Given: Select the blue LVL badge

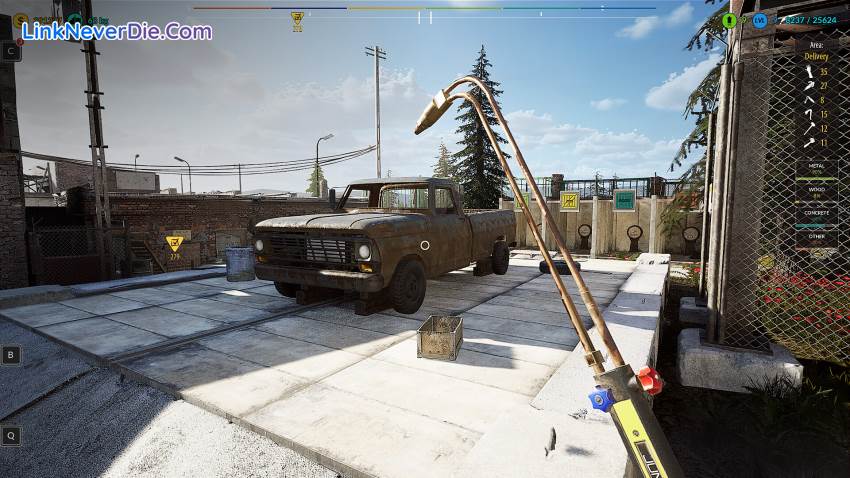Looking at the screenshot, I should coord(760,20).
